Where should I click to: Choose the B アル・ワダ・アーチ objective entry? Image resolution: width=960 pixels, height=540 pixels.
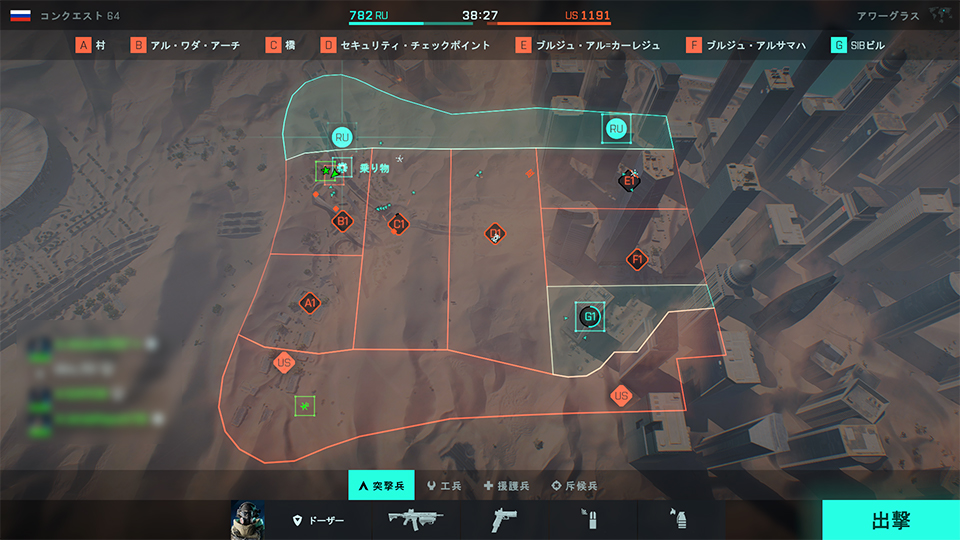[186, 45]
